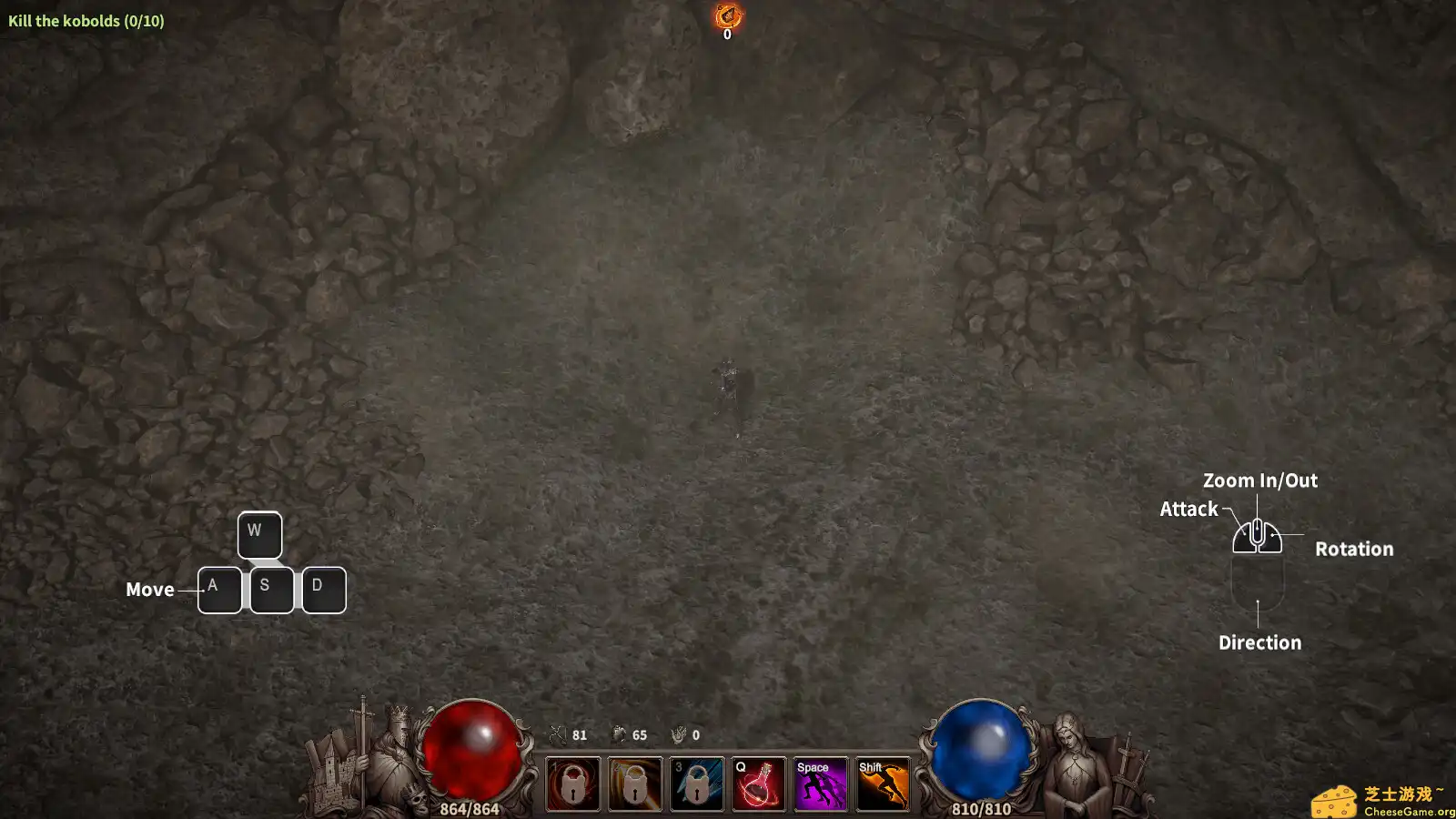Click the armor defense stat icon
This screenshot has width=1456, height=819.
tap(620, 734)
